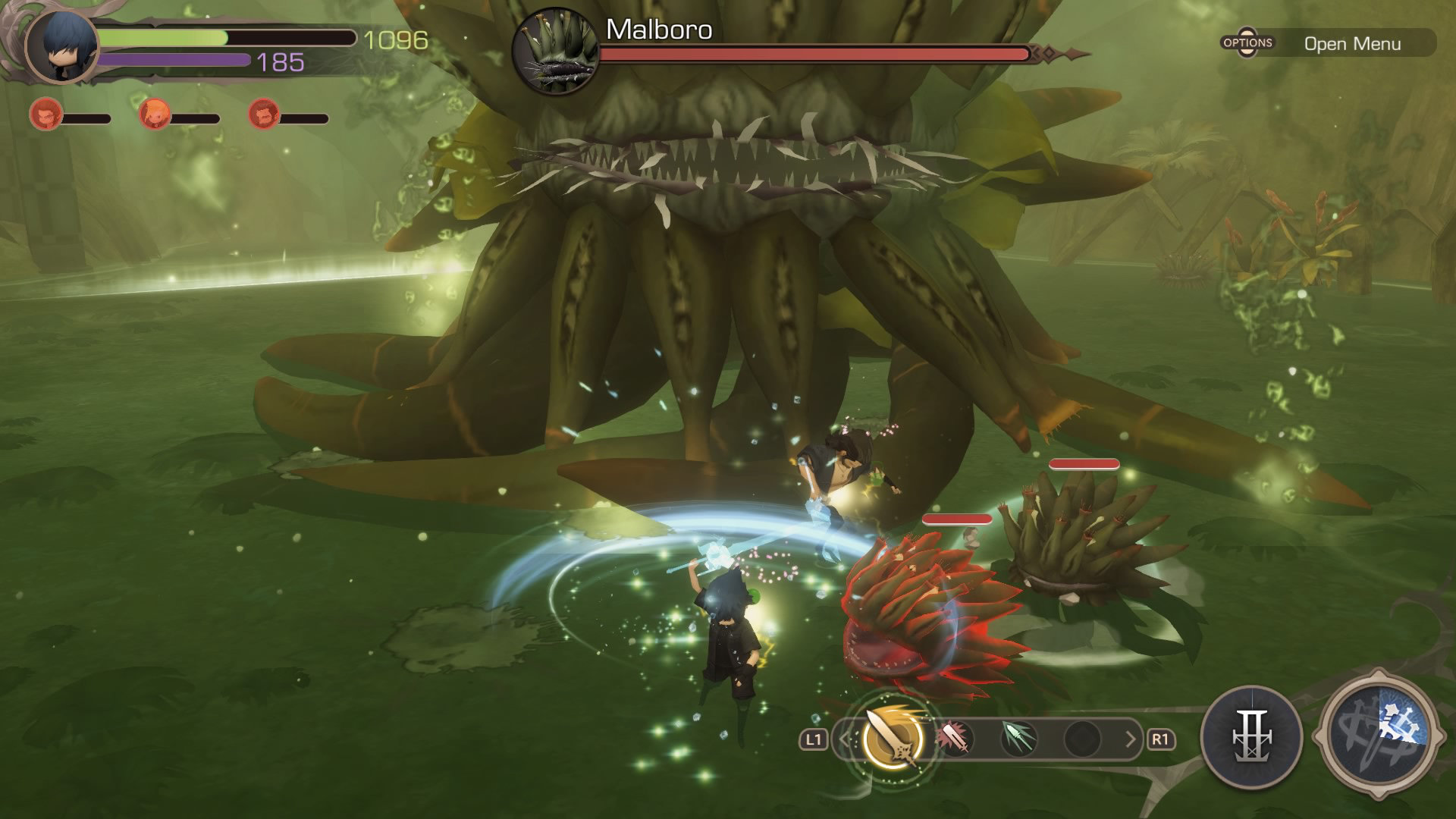Activate the Armiger sword emblem button
Viewport: 1456px width, 819px height.
click(x=1251, y=736)
